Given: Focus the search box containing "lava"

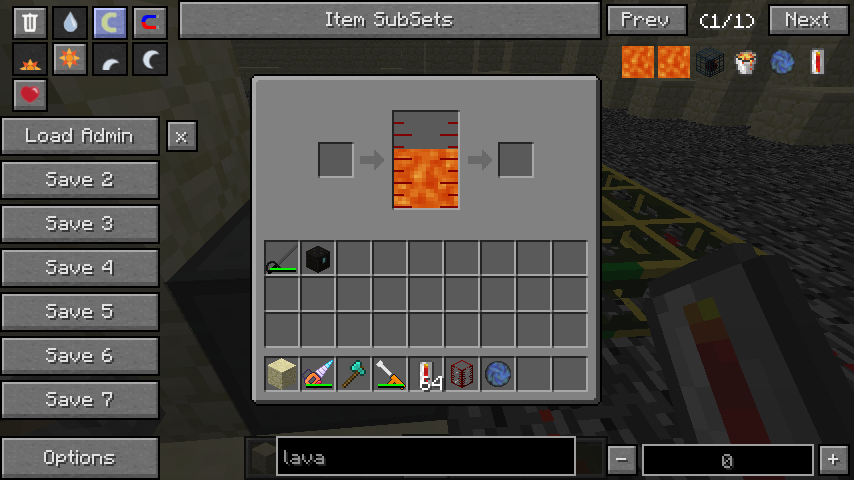Looking at the screenshot, I should [425, 458].
